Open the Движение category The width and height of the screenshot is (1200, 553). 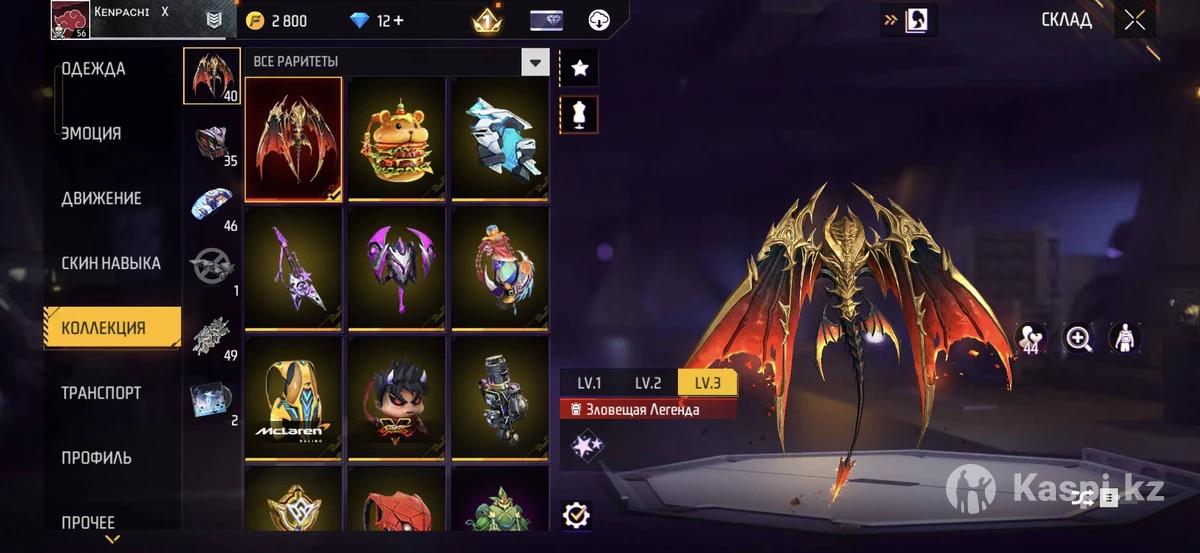click(101, 198)
